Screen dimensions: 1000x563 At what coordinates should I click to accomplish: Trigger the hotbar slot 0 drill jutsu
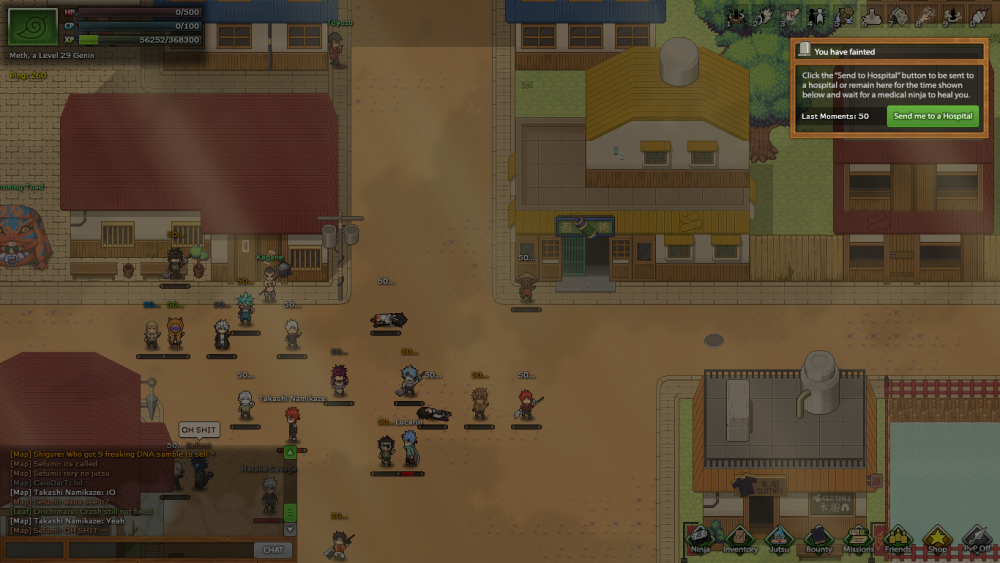point(977,17)
